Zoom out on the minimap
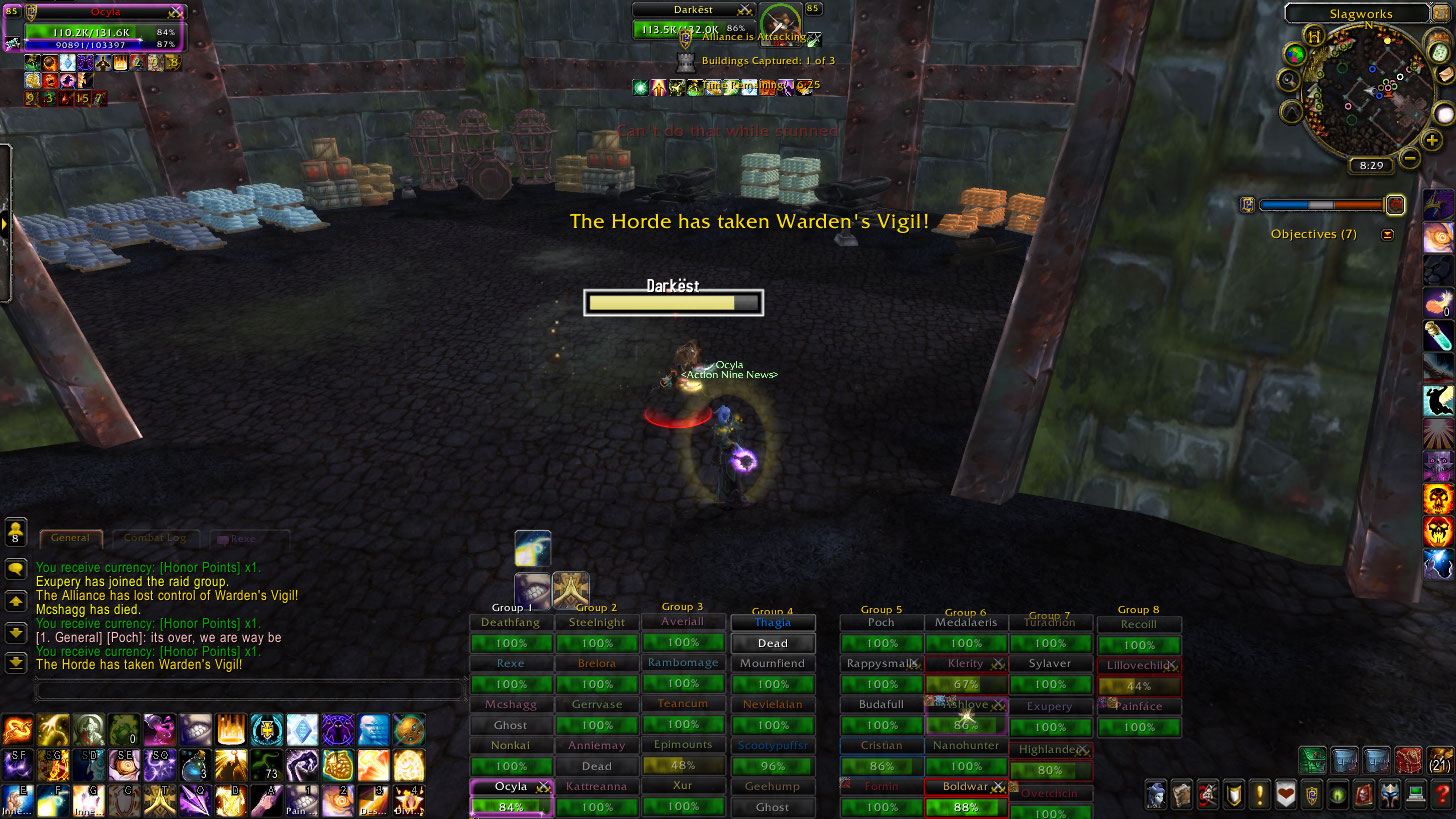Screen dimensions: 1456x819 [x=1410, y=157]
